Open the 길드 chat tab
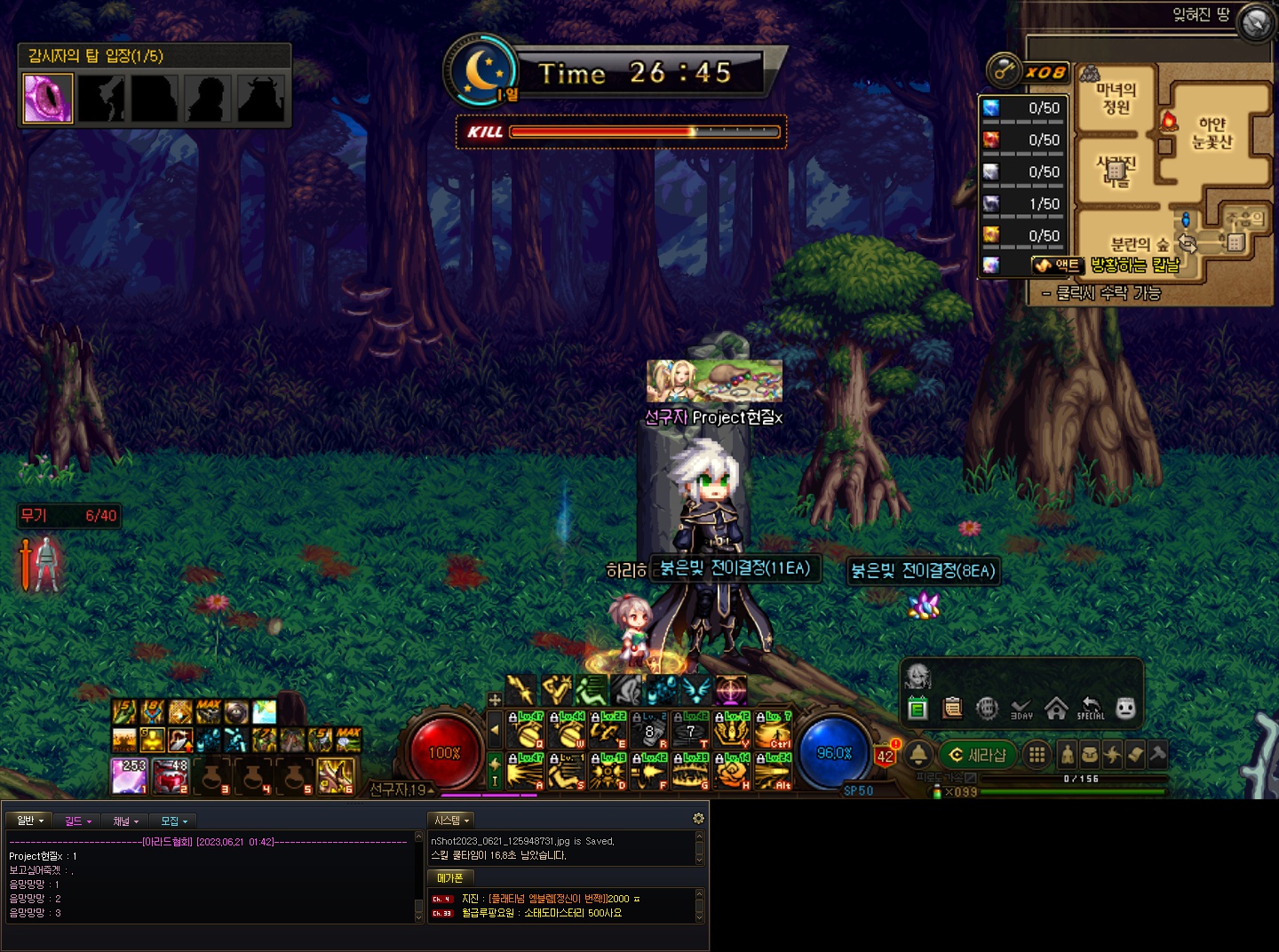 (x=78, y=821)
